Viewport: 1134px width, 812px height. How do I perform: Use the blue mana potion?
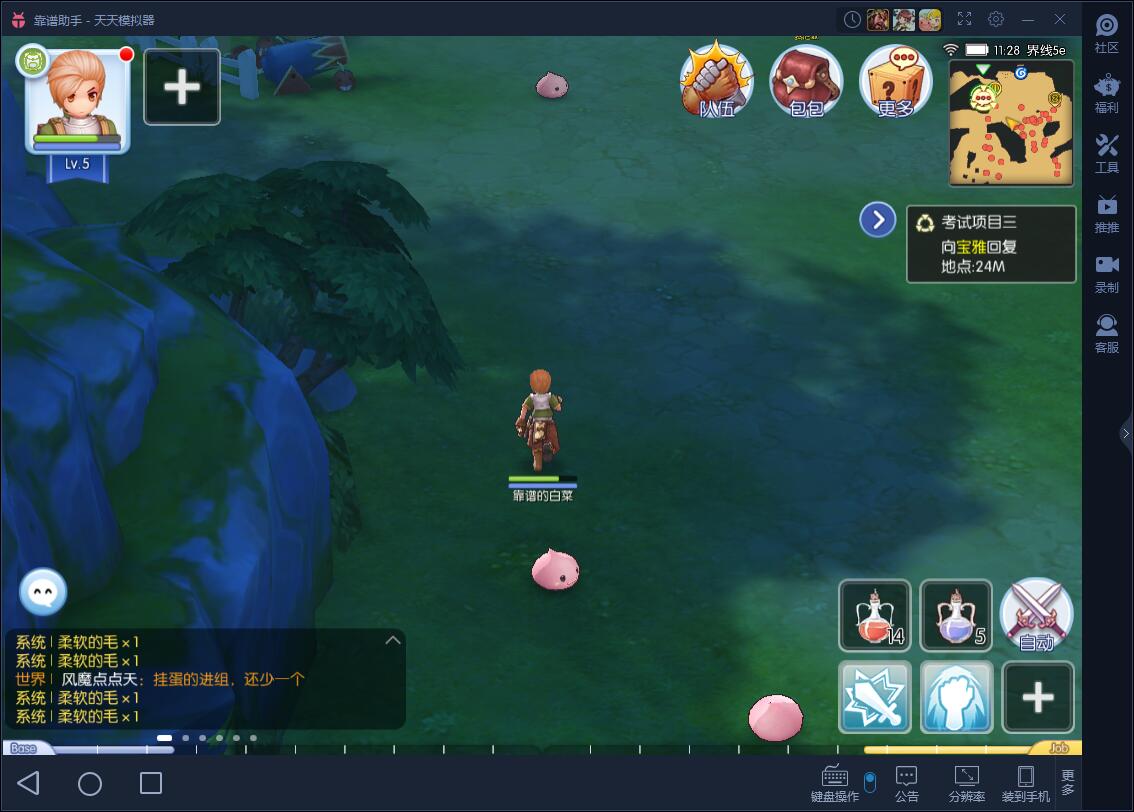[x=955, y=615]
